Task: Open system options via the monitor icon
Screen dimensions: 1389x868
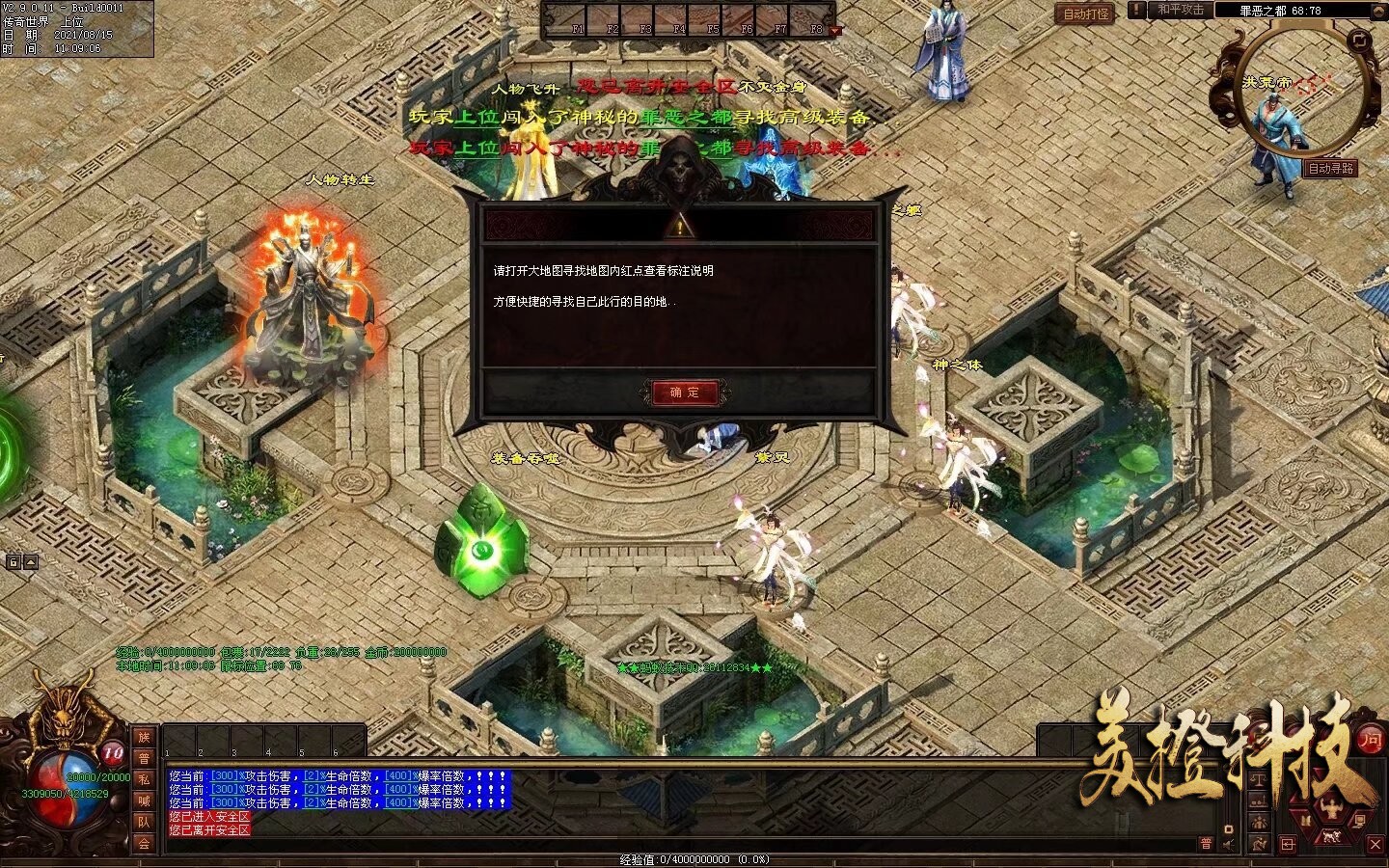Action: click(1360, 821)
